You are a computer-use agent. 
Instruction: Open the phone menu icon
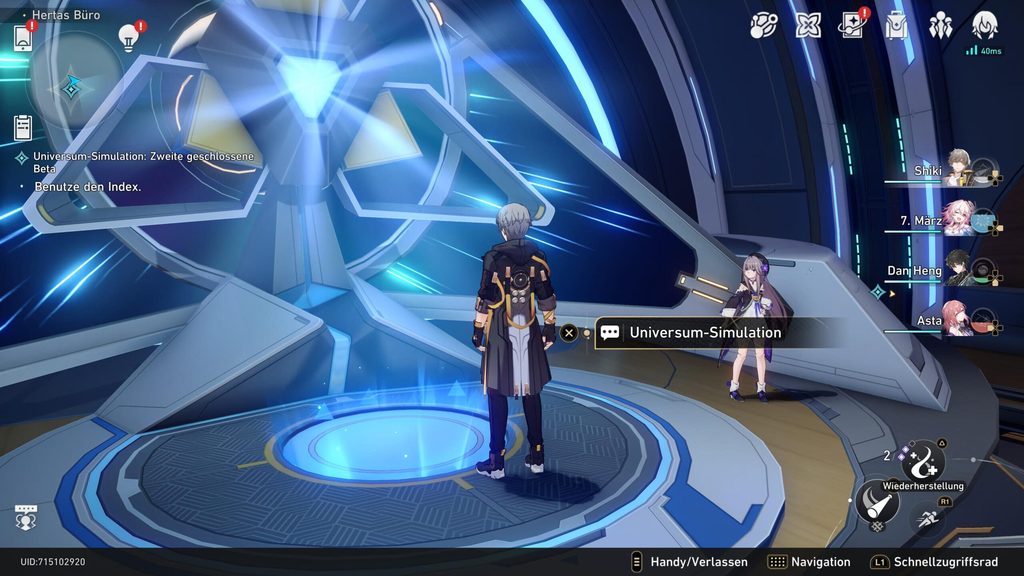pos(23,39)
